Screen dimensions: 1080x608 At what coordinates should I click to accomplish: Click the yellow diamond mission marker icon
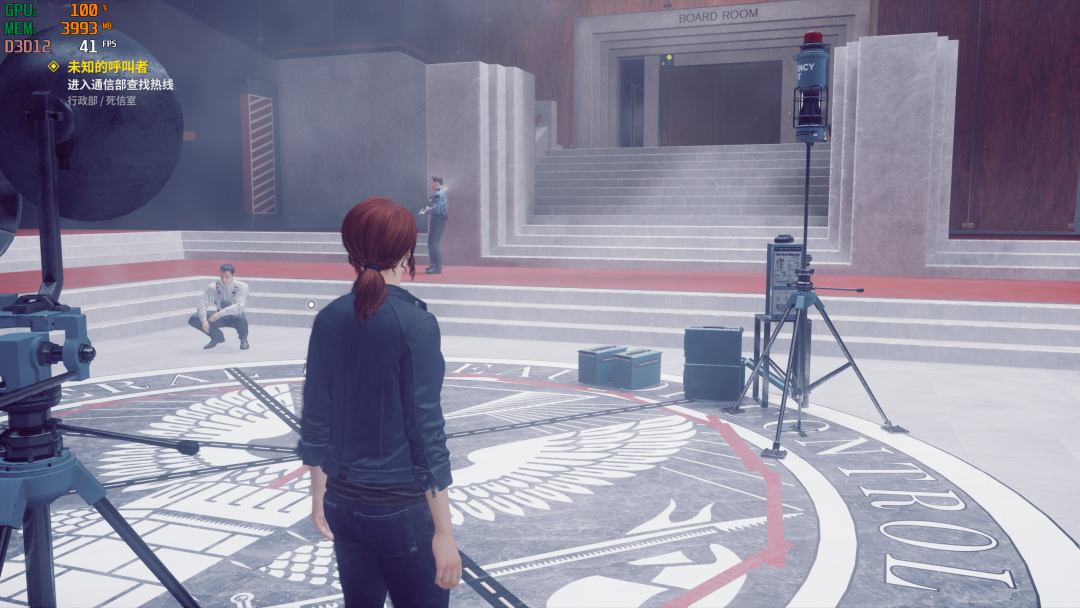pyautogui.click(x=54, y=66)
